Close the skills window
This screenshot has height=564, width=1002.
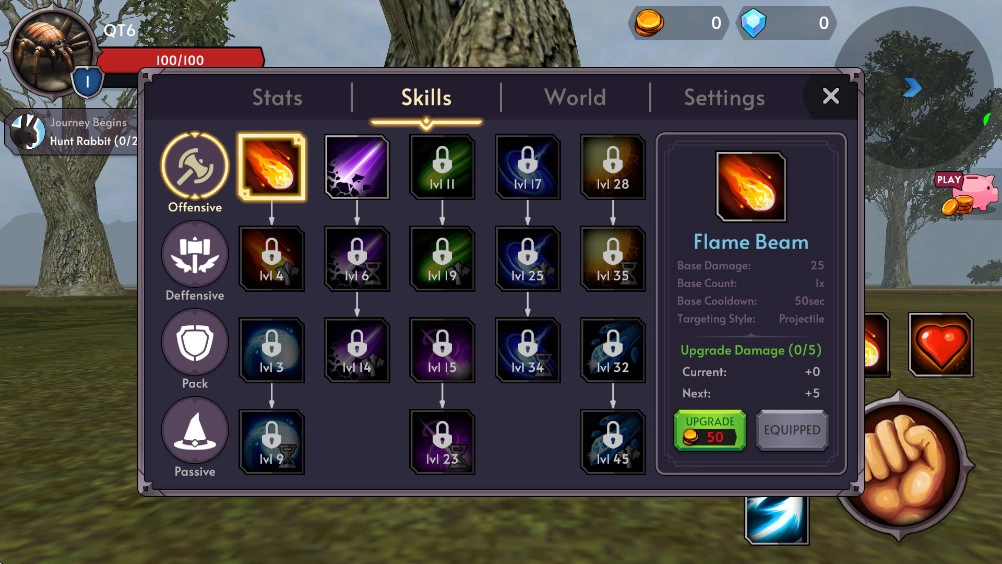[830, 96]
